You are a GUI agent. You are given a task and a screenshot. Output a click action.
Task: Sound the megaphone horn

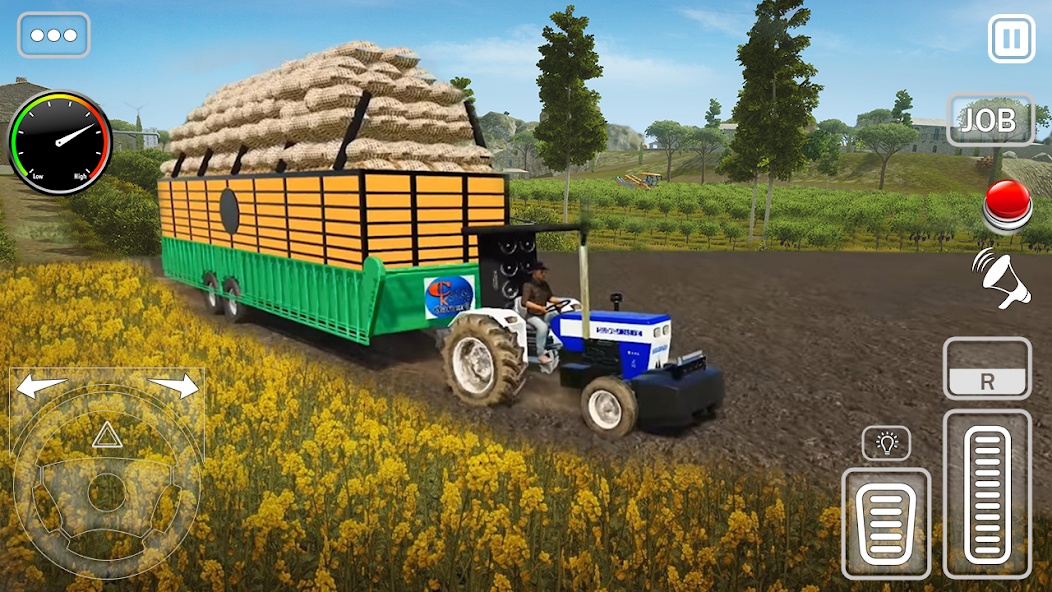[x=1001, y=279]
